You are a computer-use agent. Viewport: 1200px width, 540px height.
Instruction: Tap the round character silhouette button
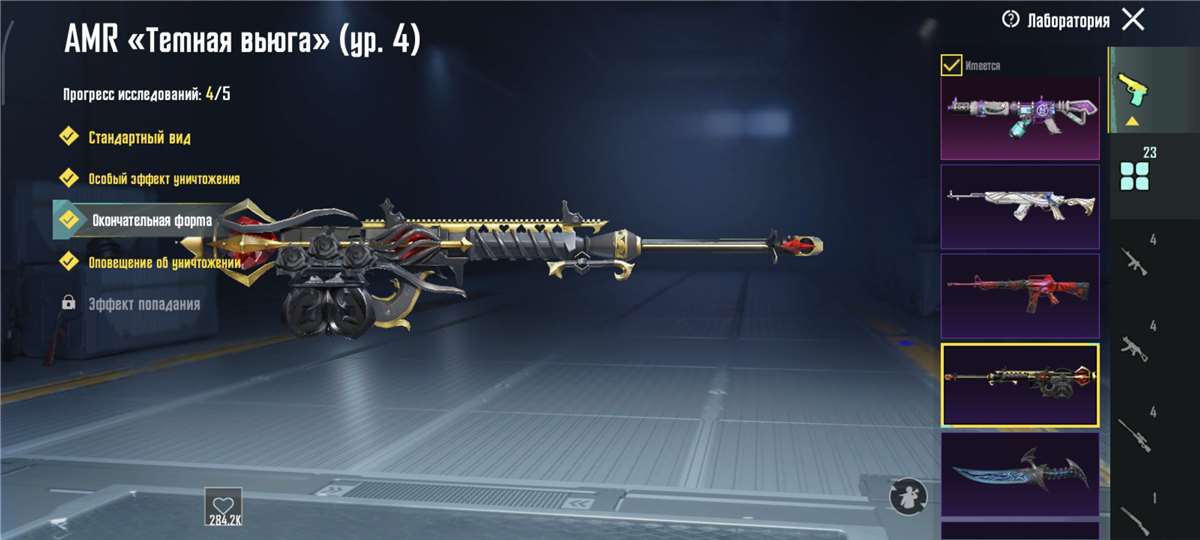[x=908, y=496]
